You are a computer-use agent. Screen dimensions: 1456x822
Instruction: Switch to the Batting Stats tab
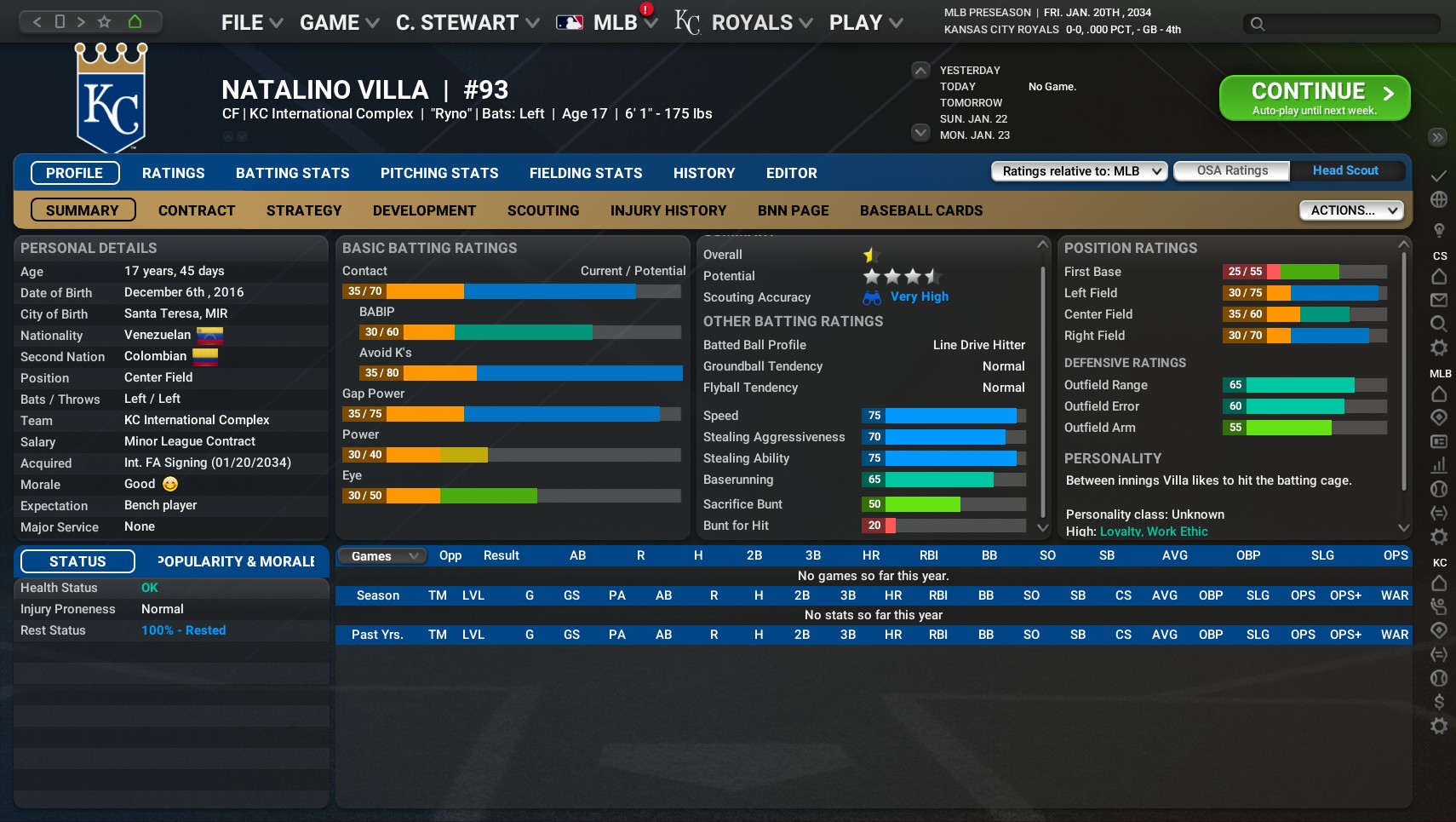(292, 173)
